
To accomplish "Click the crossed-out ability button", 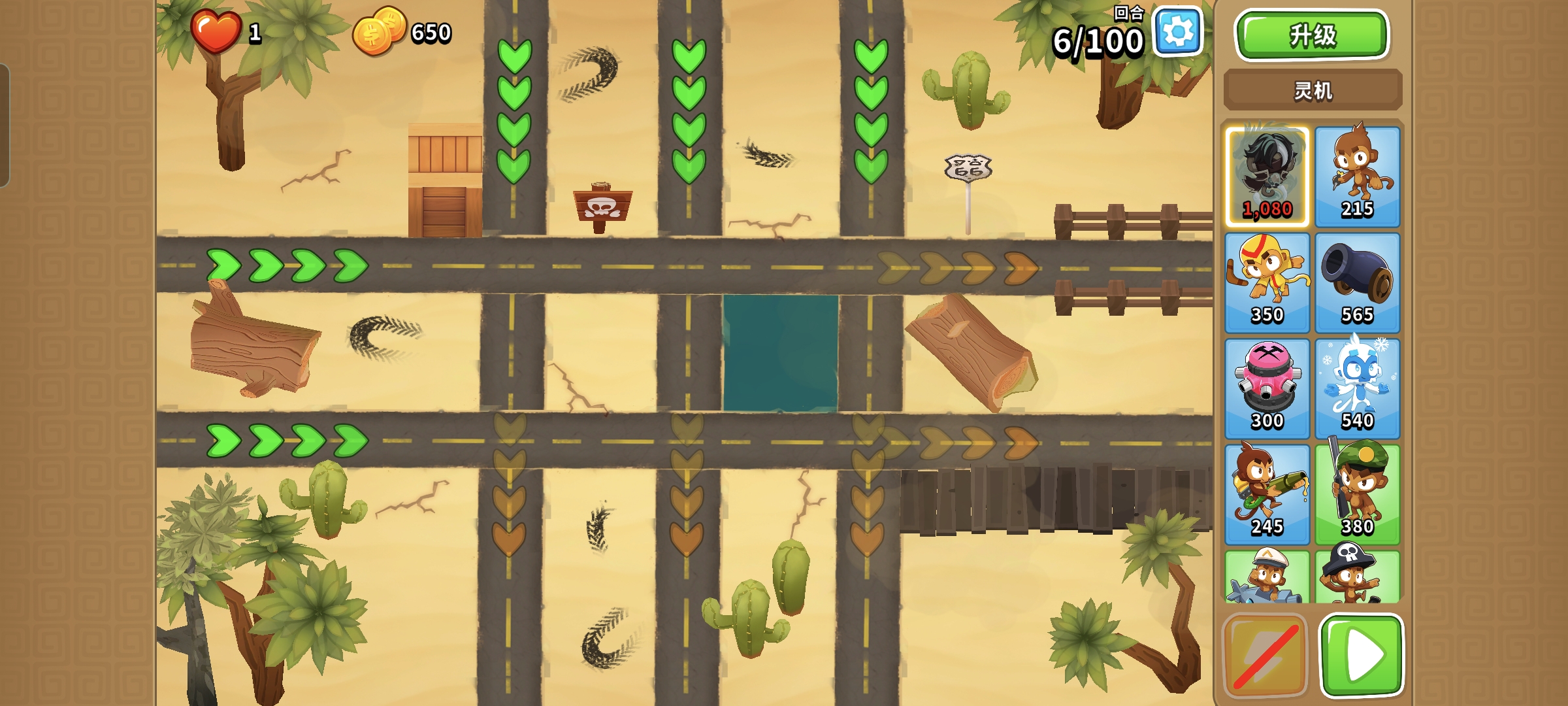I will coord(1265,655).
